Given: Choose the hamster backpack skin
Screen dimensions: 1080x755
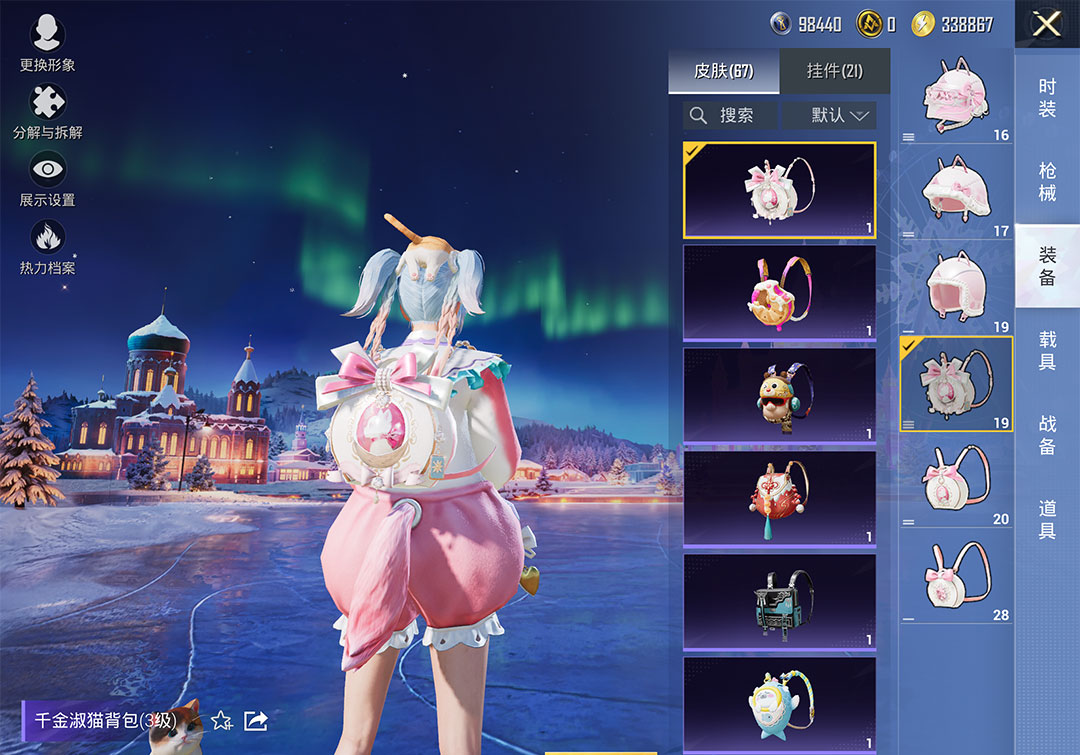Looking at the screenshot, I should pos(779,396).
